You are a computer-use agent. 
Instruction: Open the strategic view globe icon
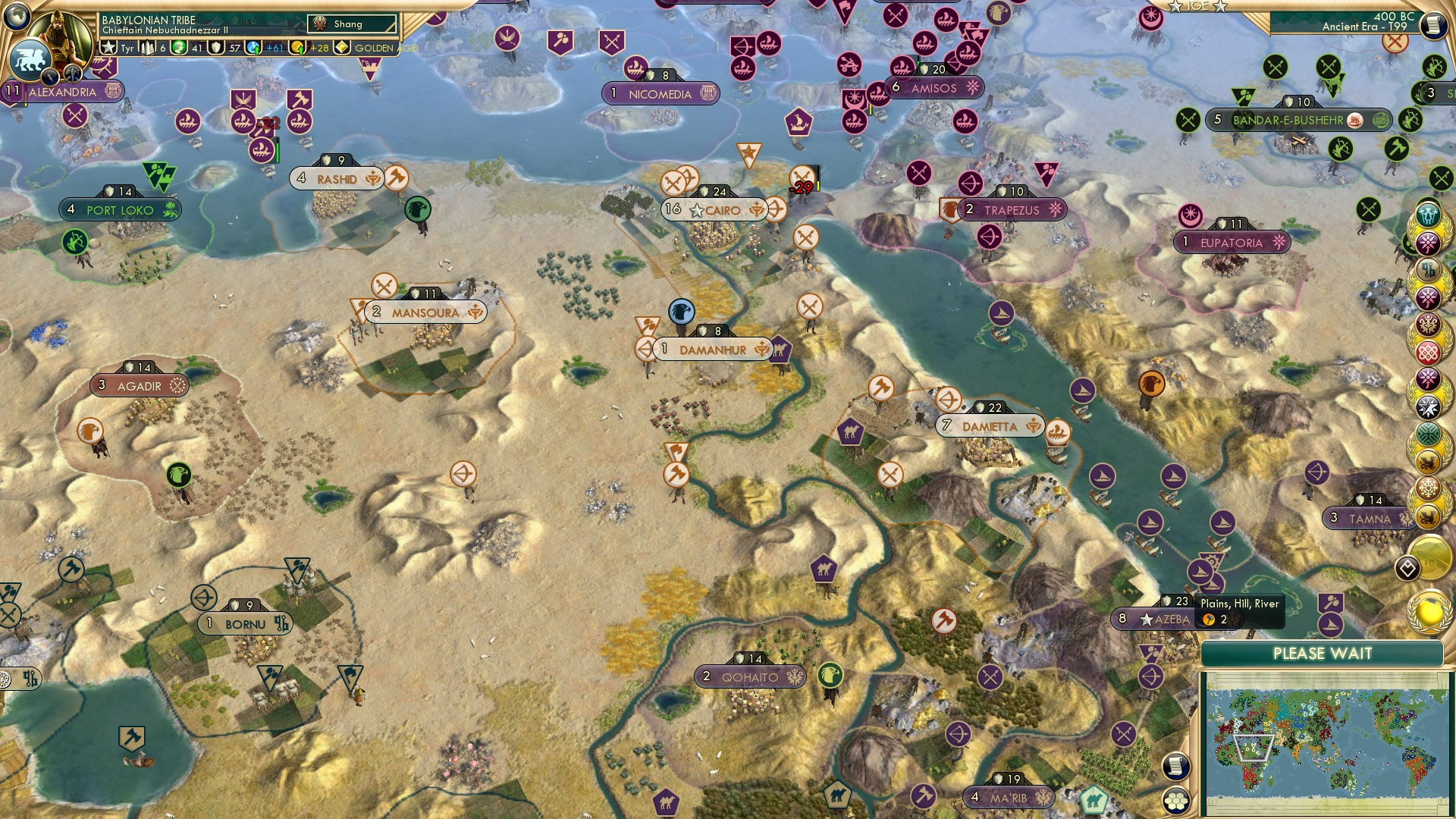click(x=16, y=15)
